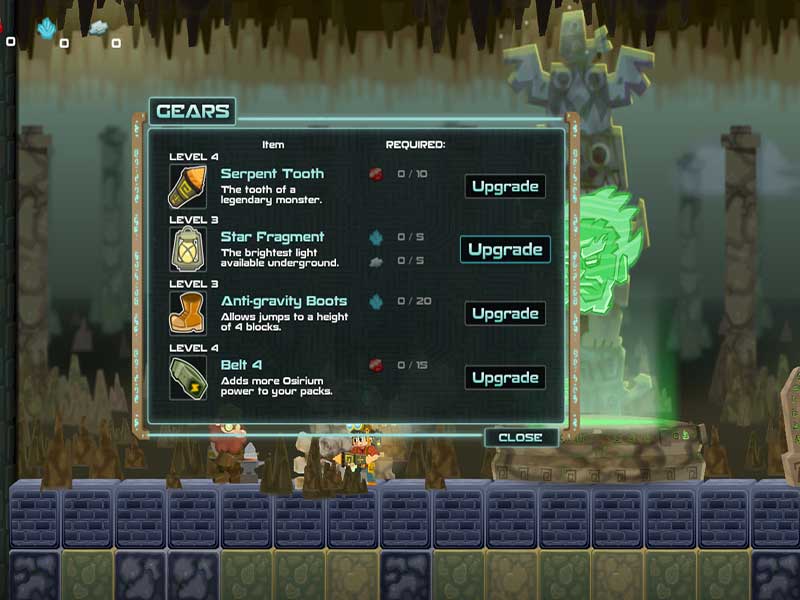Viewport: 800px width, 600px height.
Task: Upgrade the Star Fragment lantern
Action: click(505, 250)
